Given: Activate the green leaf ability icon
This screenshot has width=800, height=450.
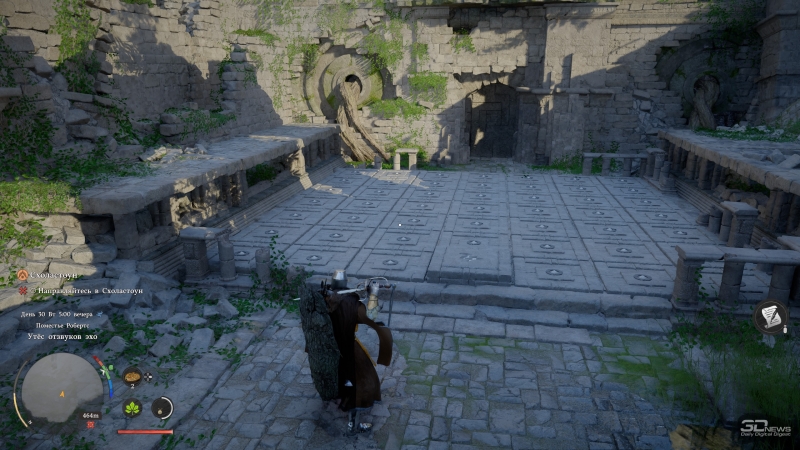Looking at the screenshot, I should pyautogui.click(x=132, y=408).
